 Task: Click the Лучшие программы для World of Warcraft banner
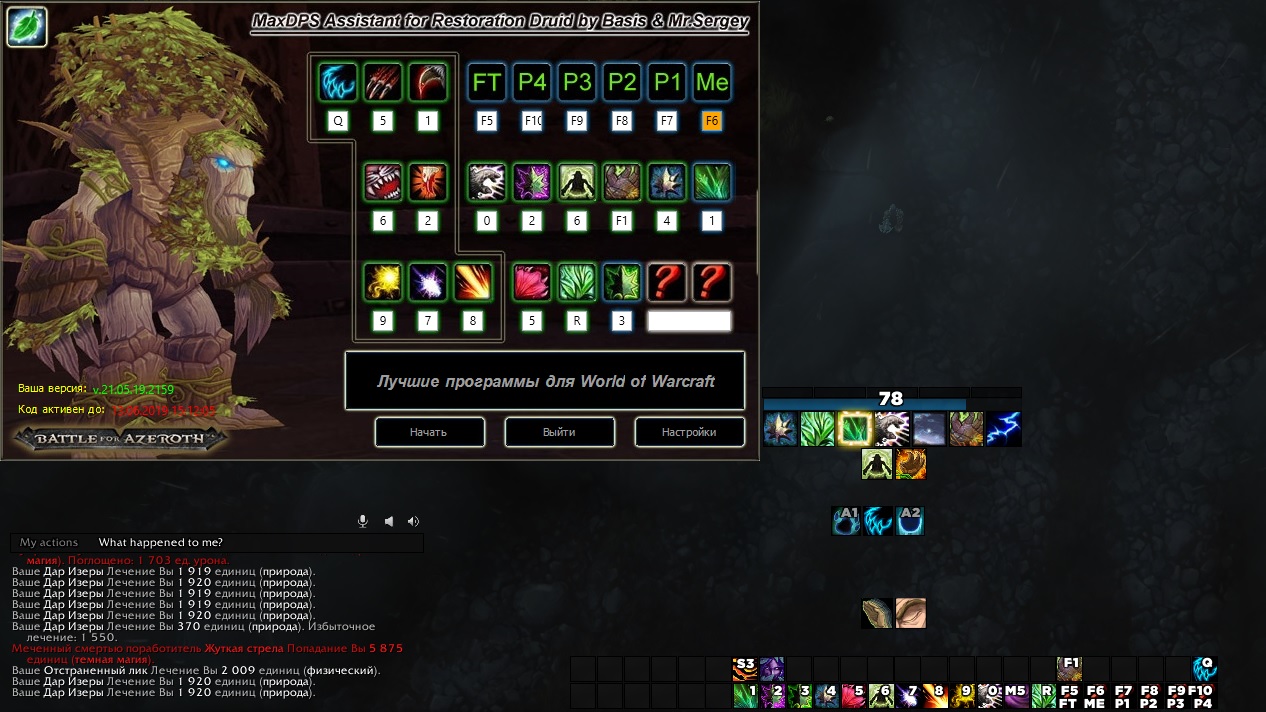click(545, 381)
